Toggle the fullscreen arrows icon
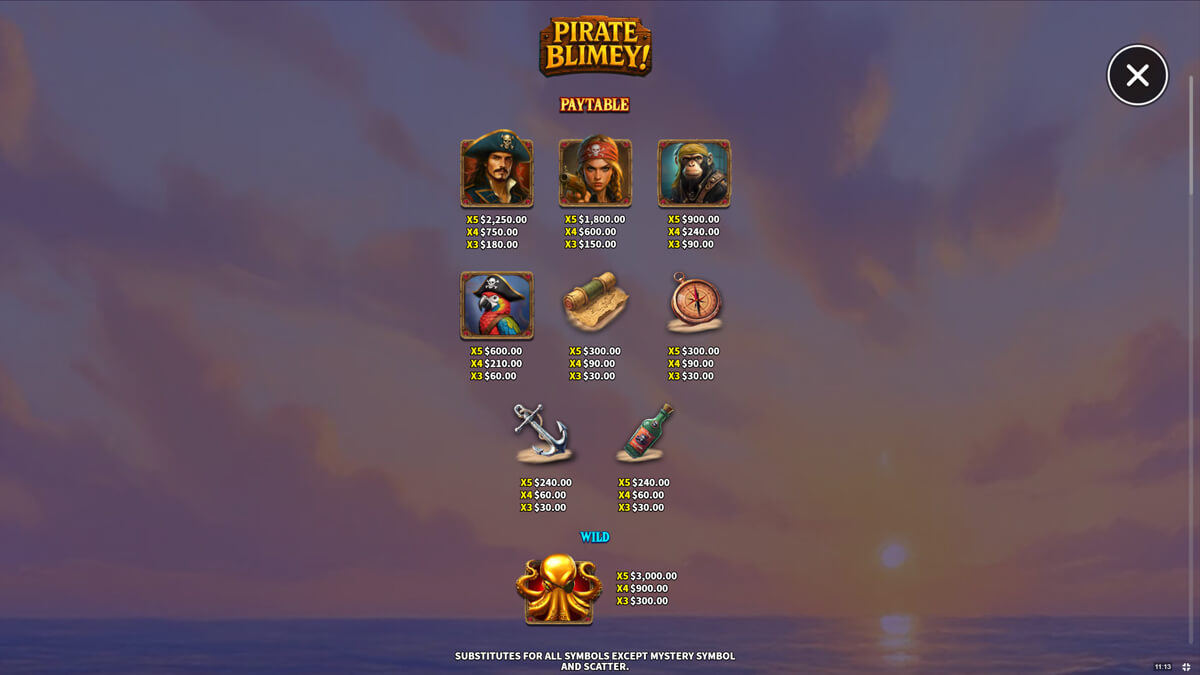The width and height of the screenshot is (1200, 675). point(1185,666)
